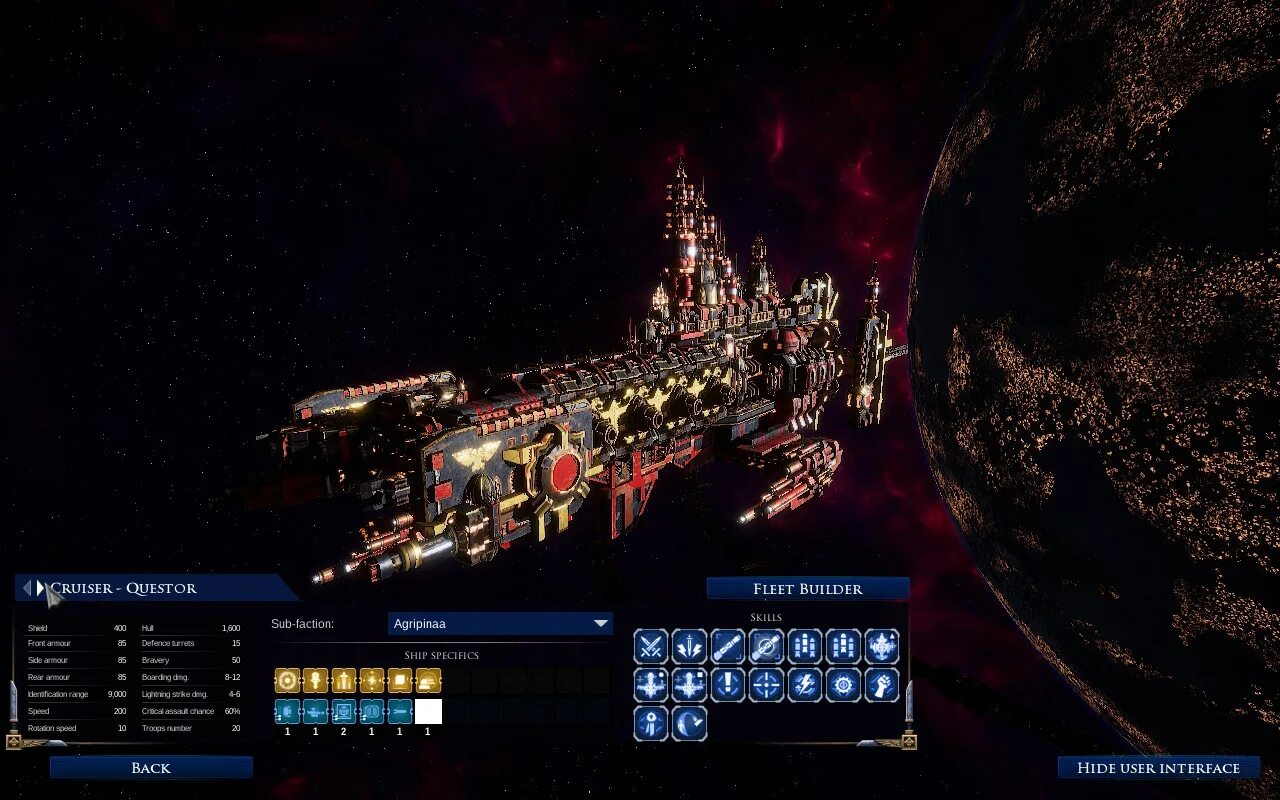Select the raised fist skill icon
Image resolution: width=1280 pixels, height=800 pixels.
pyautogui.click(x=882, y=685)
